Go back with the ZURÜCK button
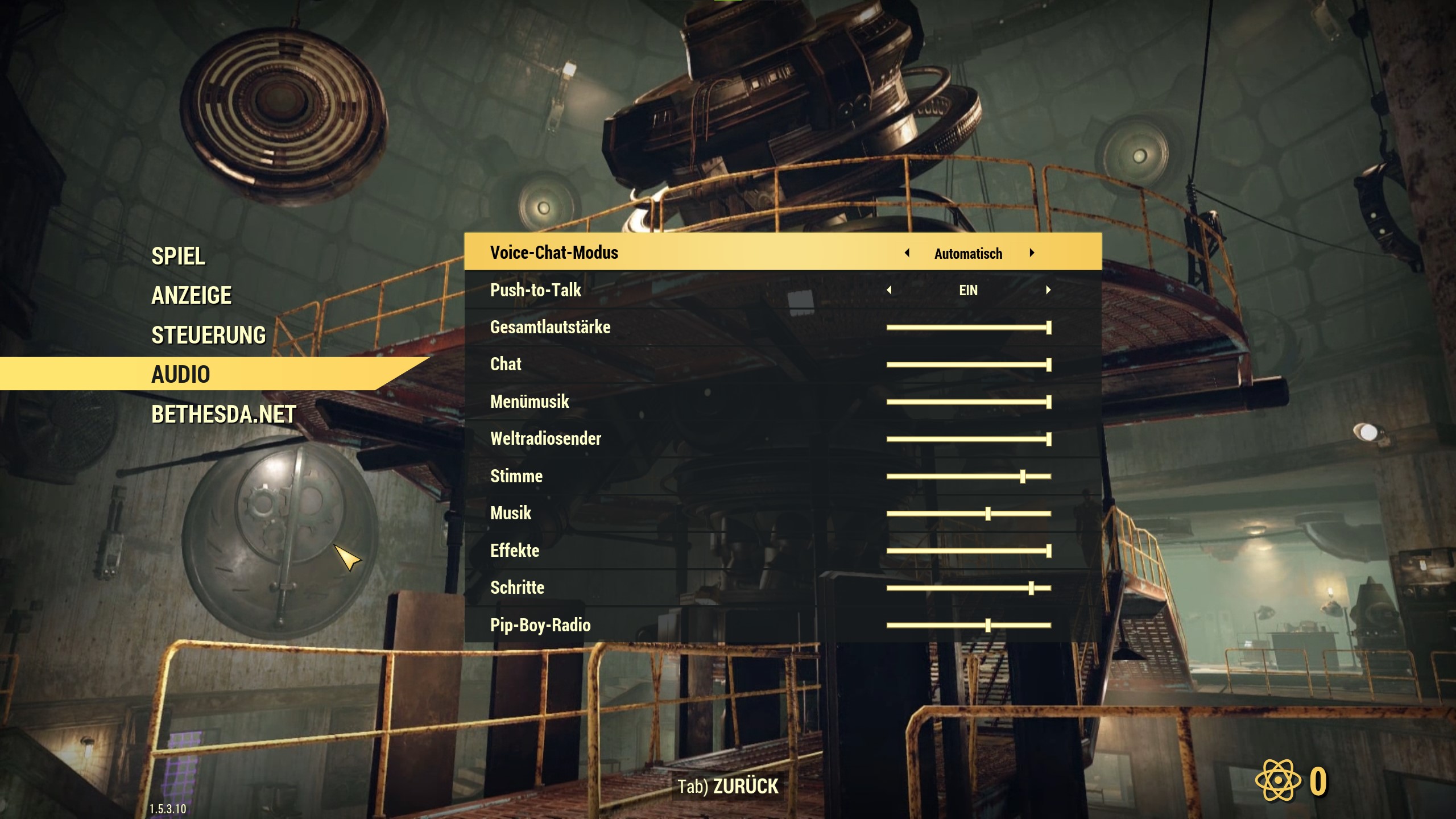 click(728, 787)
